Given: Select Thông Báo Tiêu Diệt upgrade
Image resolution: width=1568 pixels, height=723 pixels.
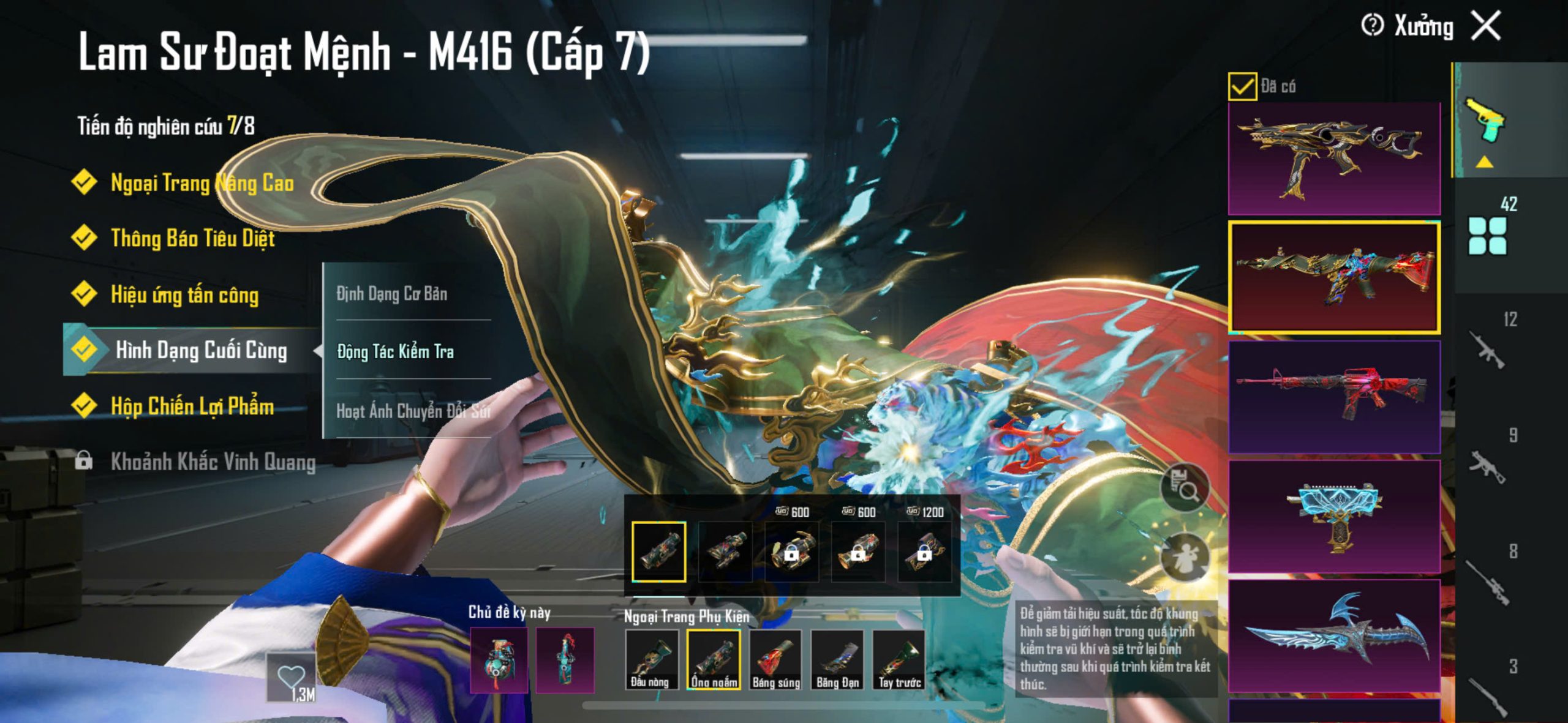Looking at the screenshot, I should 192,238.
